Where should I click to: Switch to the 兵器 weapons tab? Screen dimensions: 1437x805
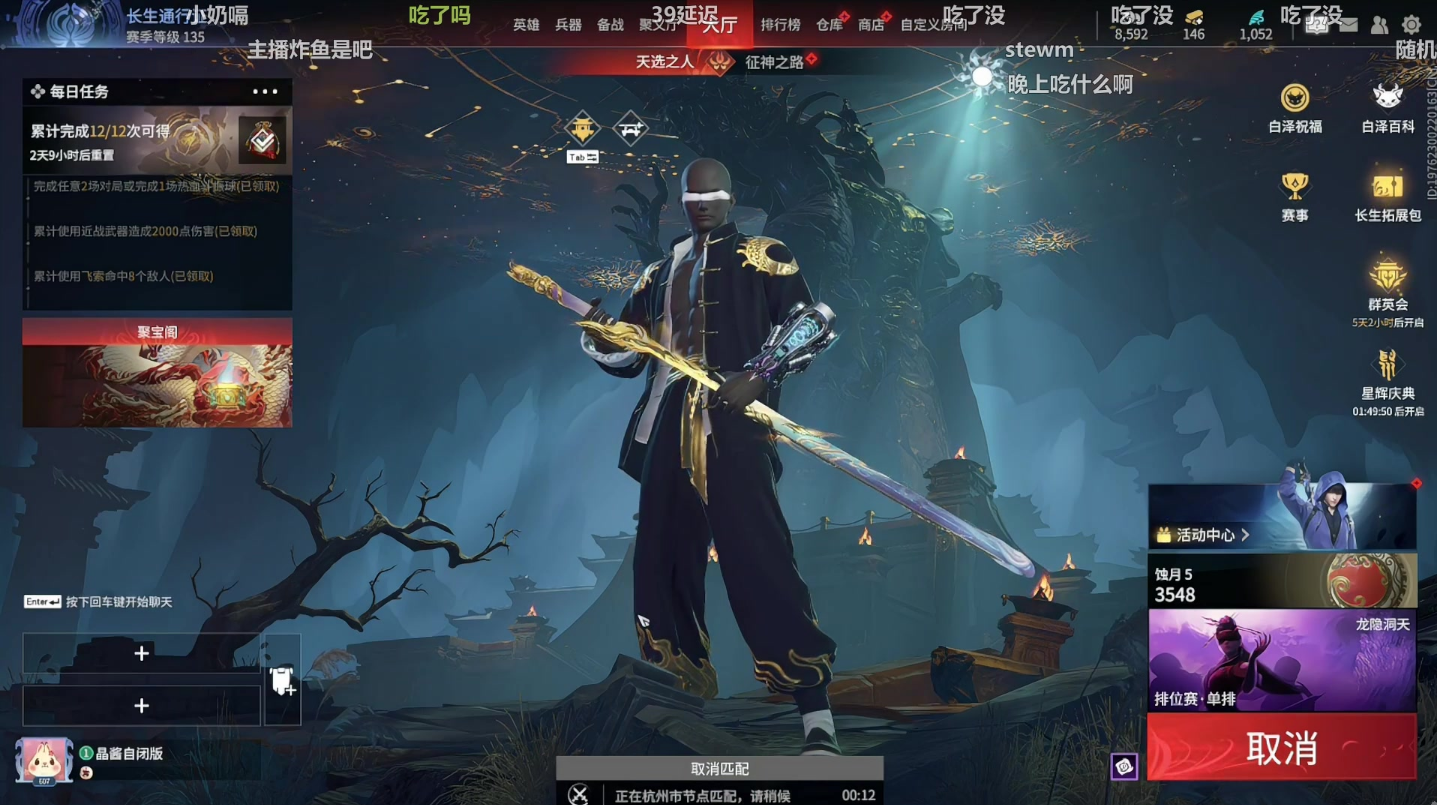point(568,25)
